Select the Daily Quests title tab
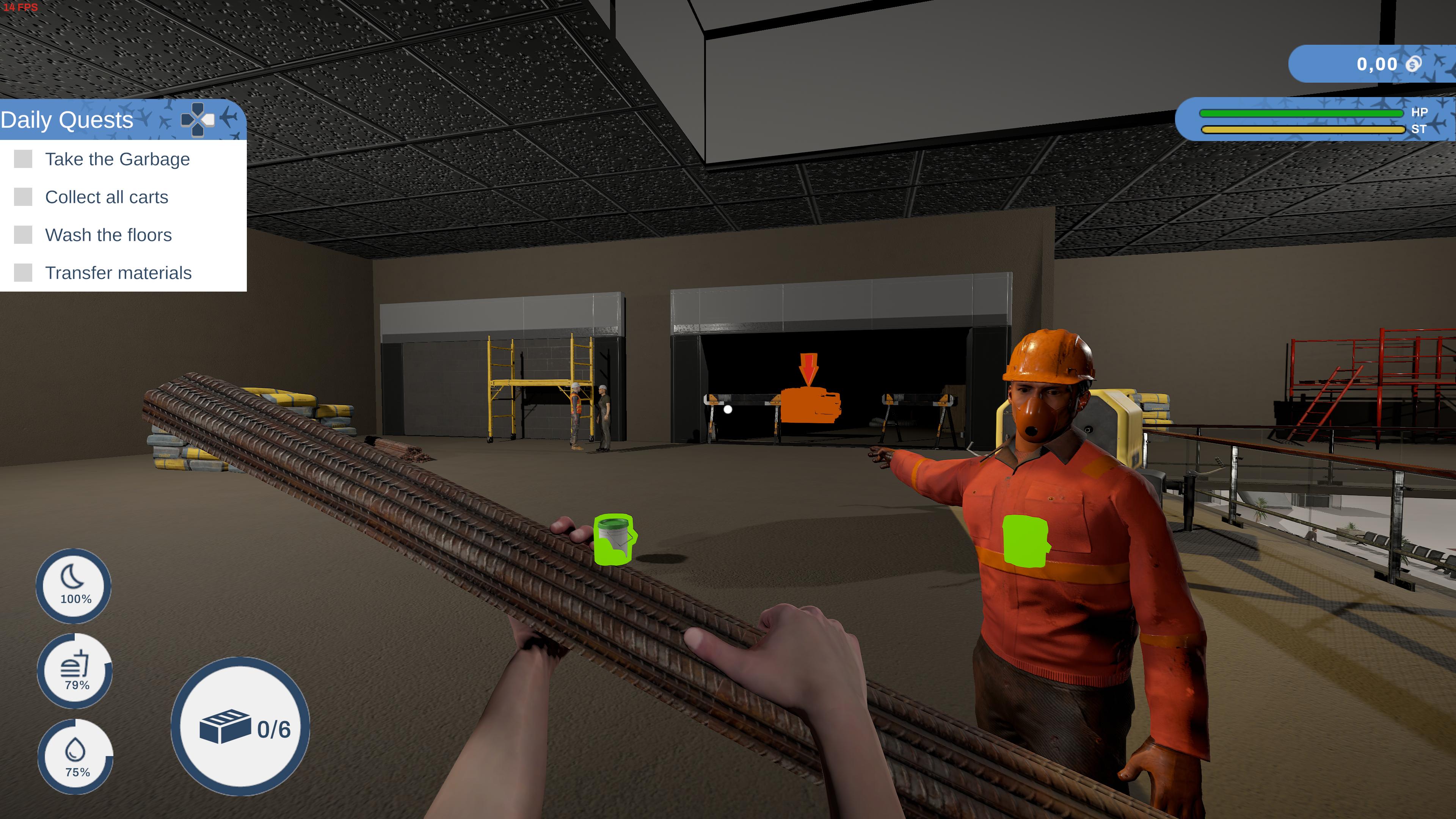The width and height of the screenshot is (1456, 819). [67, 119]
